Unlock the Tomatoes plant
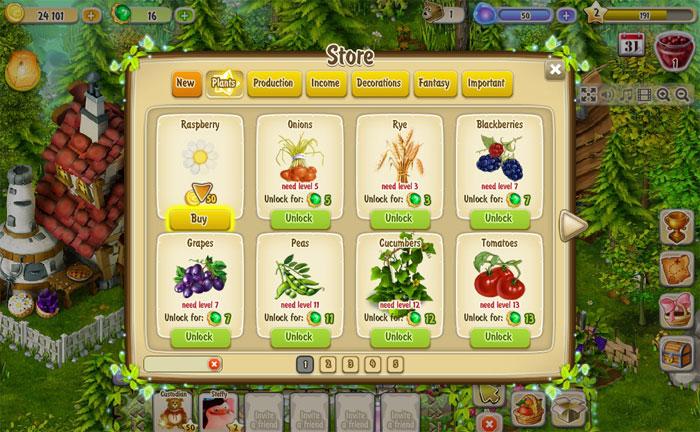 coord(498,337)
